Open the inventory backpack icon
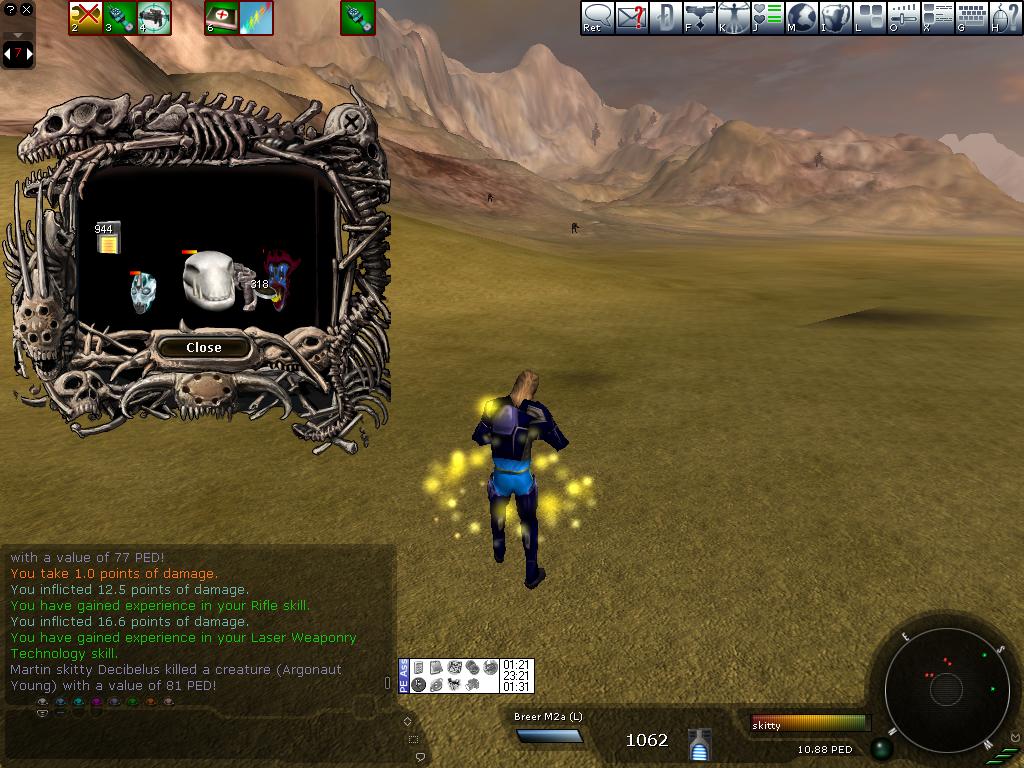The width and height of the screenshot is (1024, 768). (x=835, y=17)
